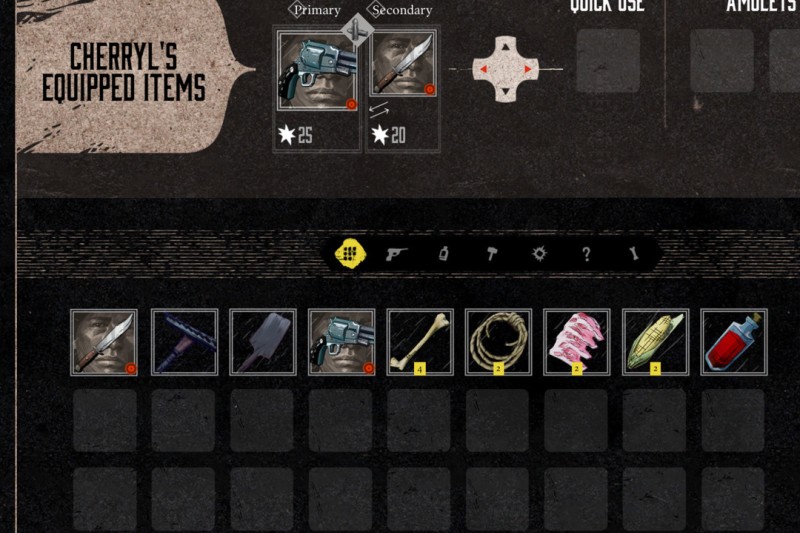Open the hammer tools filter tab
800x533 pixels.
[491, 254]
